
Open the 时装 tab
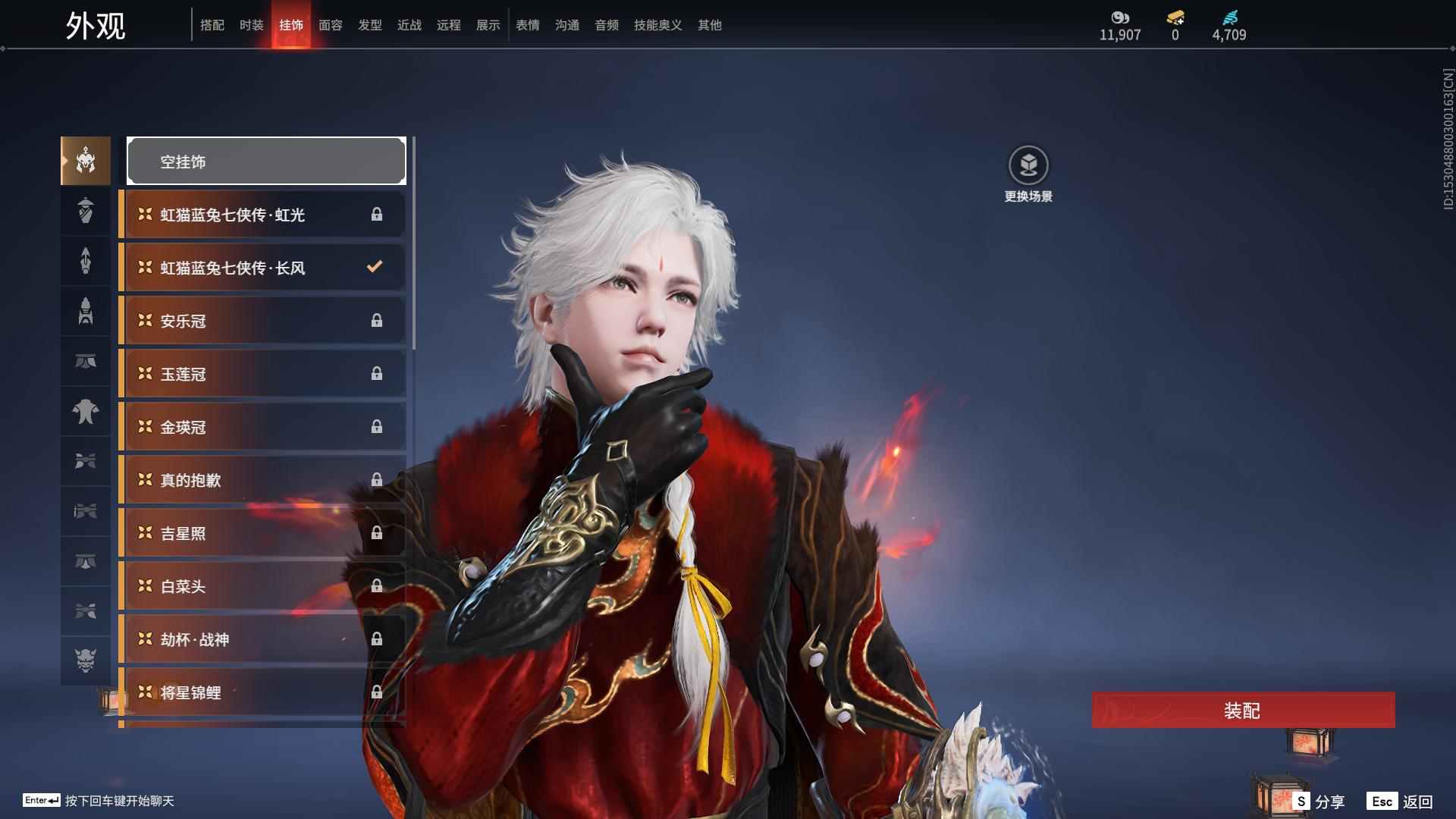252,25
